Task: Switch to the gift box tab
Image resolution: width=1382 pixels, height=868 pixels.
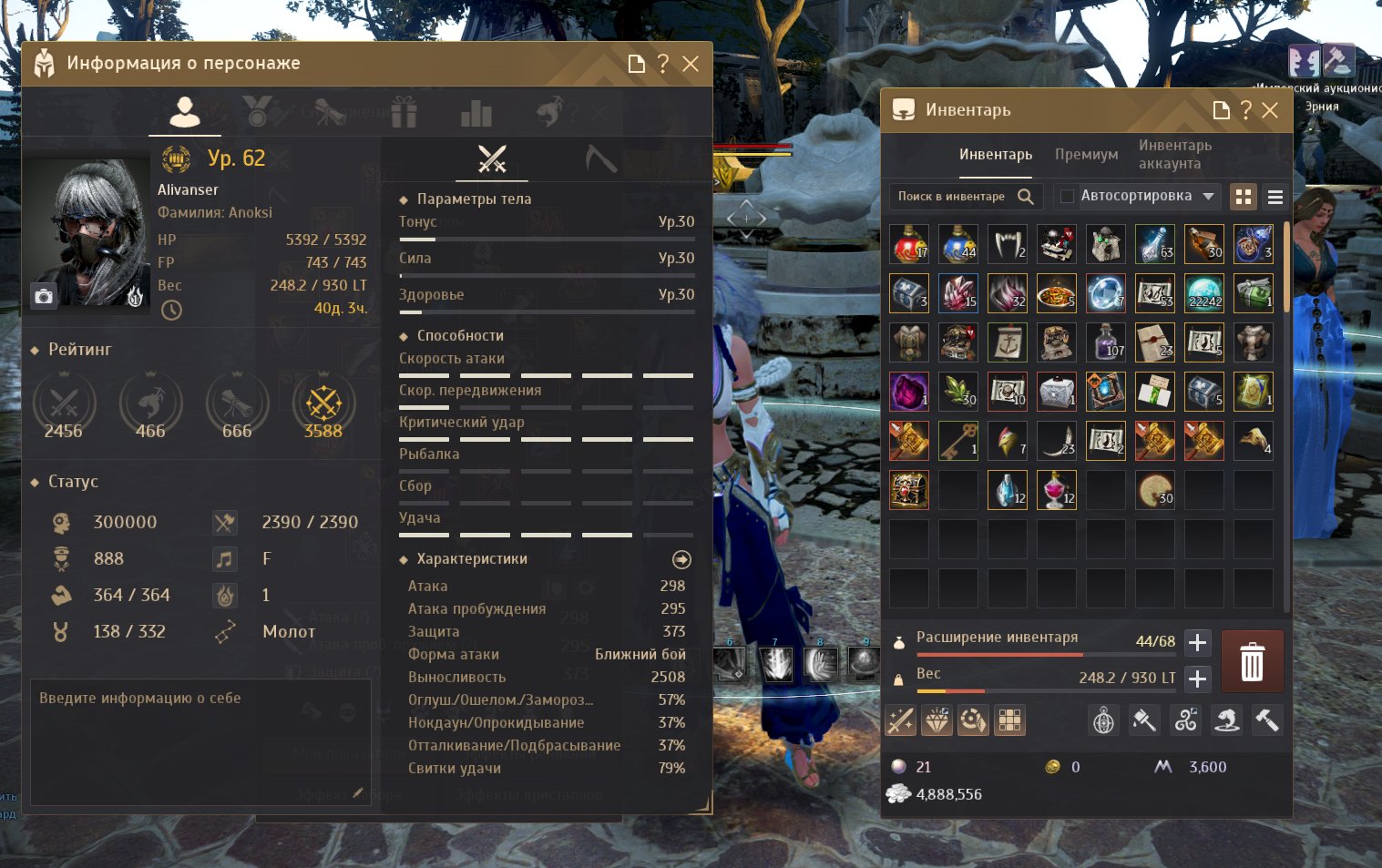Action: (404, 112)
